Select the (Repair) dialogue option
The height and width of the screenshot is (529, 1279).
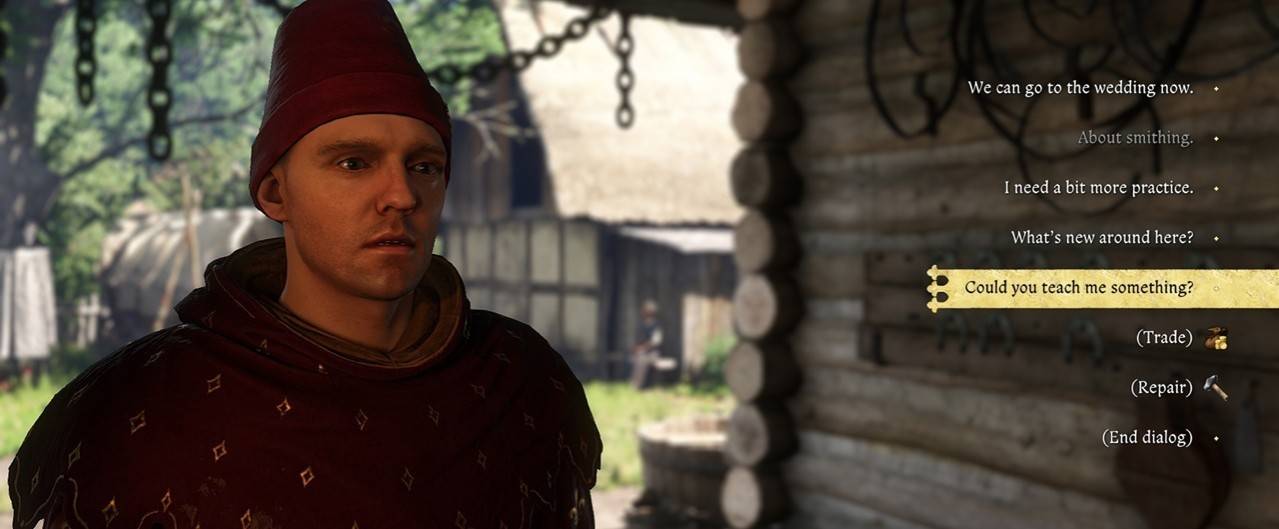(1161, 388)
